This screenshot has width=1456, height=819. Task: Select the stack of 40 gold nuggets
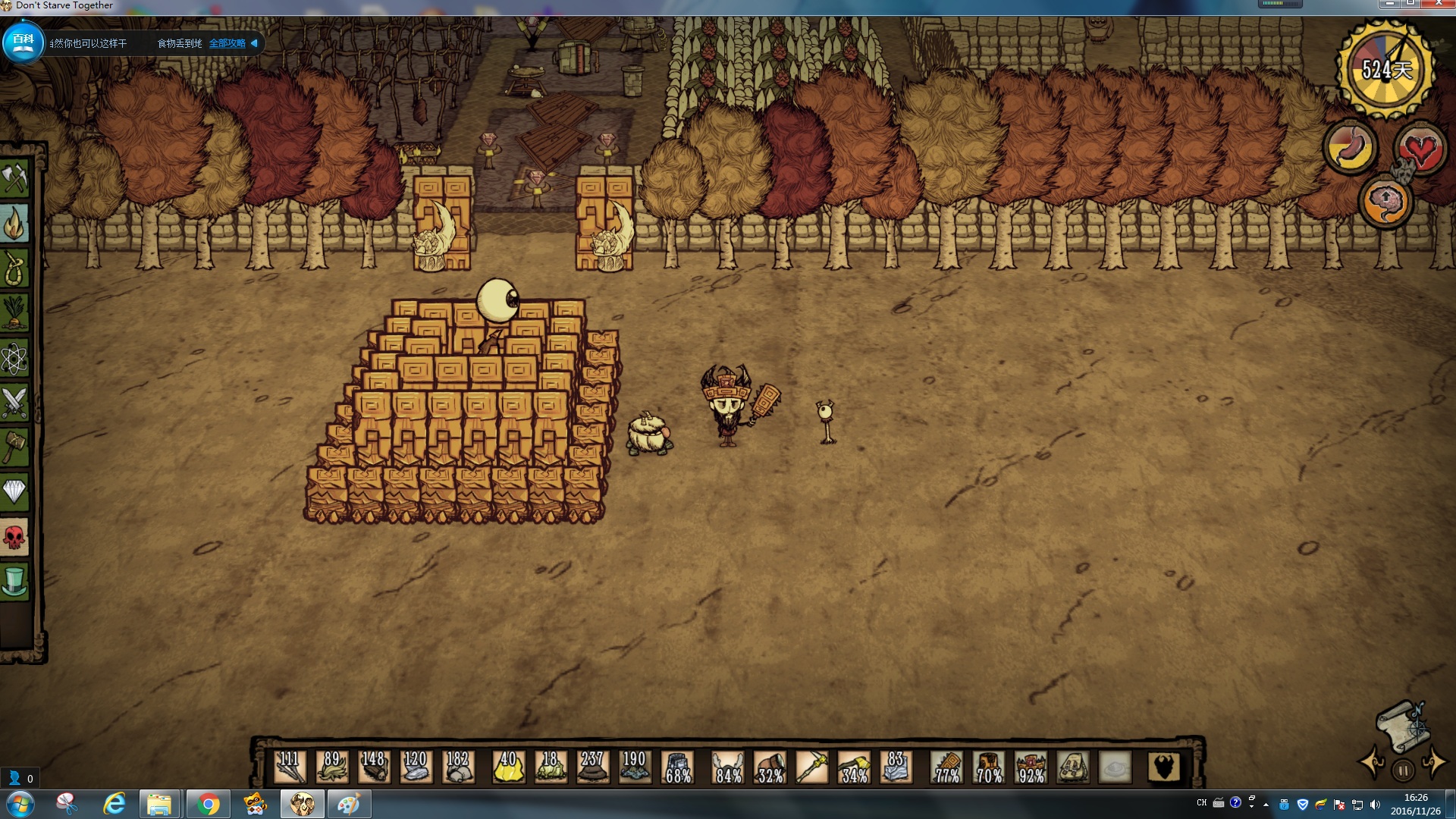tap(509, 767)
